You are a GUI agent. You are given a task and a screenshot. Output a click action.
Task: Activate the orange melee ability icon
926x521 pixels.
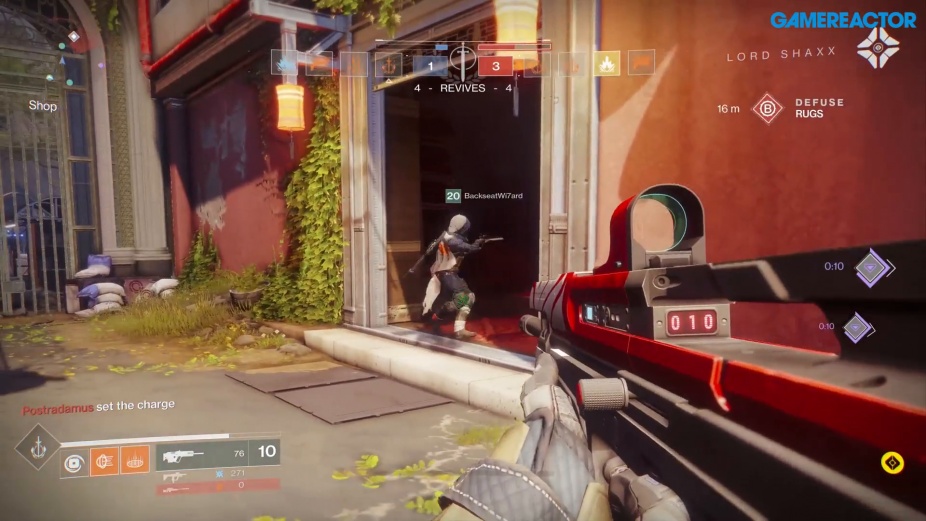[x=104, y=460]
